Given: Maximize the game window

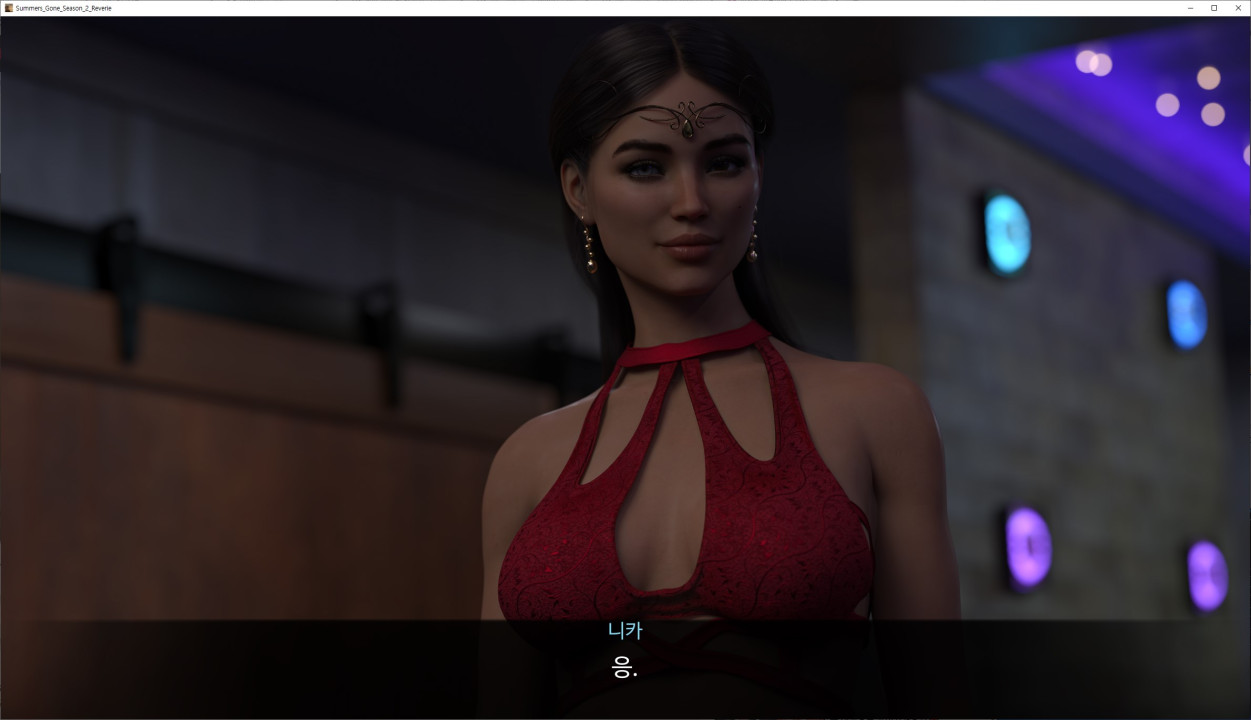Looking at the screenshot, I should (x=1214, y=8).
